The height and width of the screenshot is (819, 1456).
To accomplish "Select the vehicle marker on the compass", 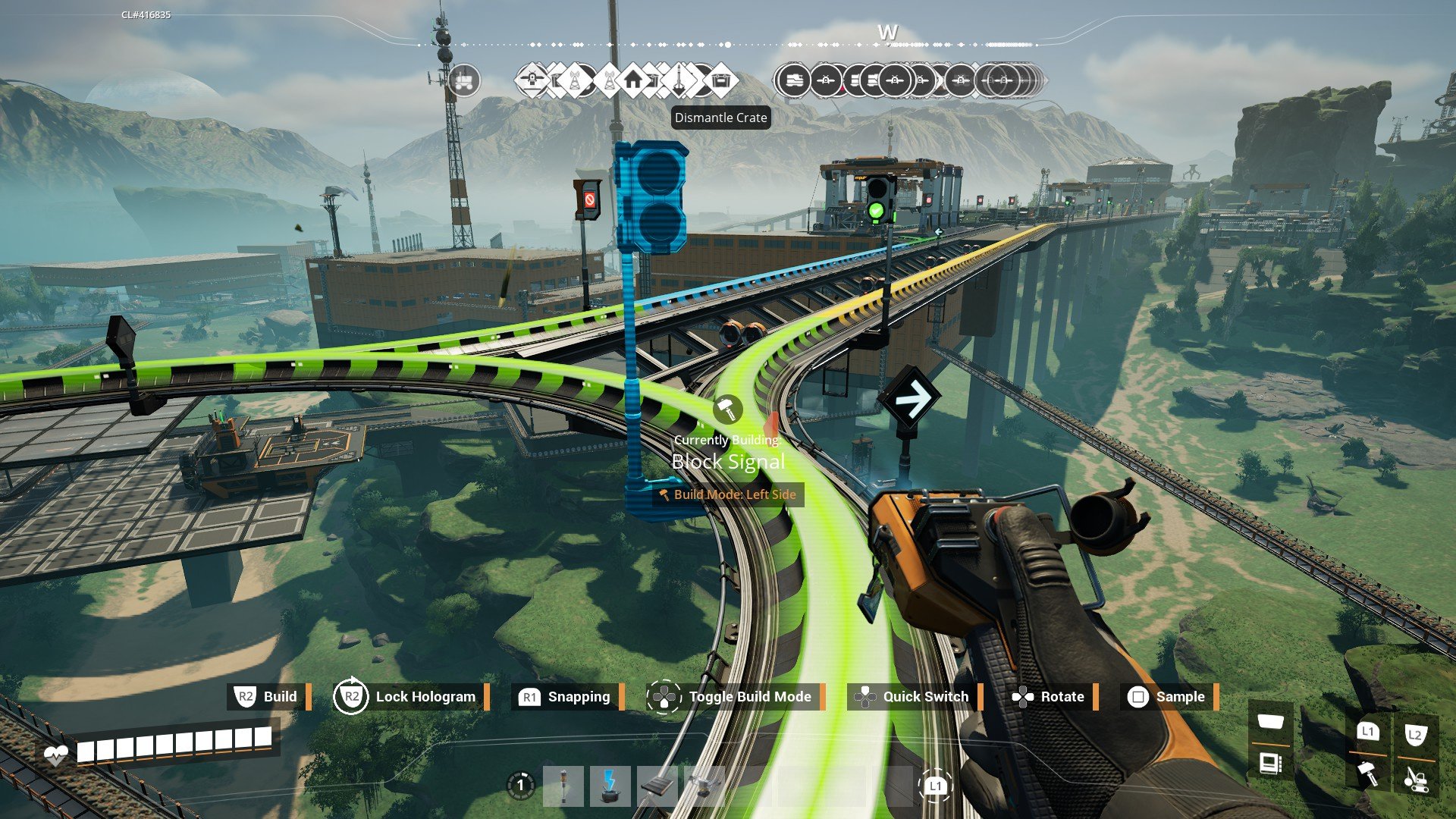I will tap(464, 80).
